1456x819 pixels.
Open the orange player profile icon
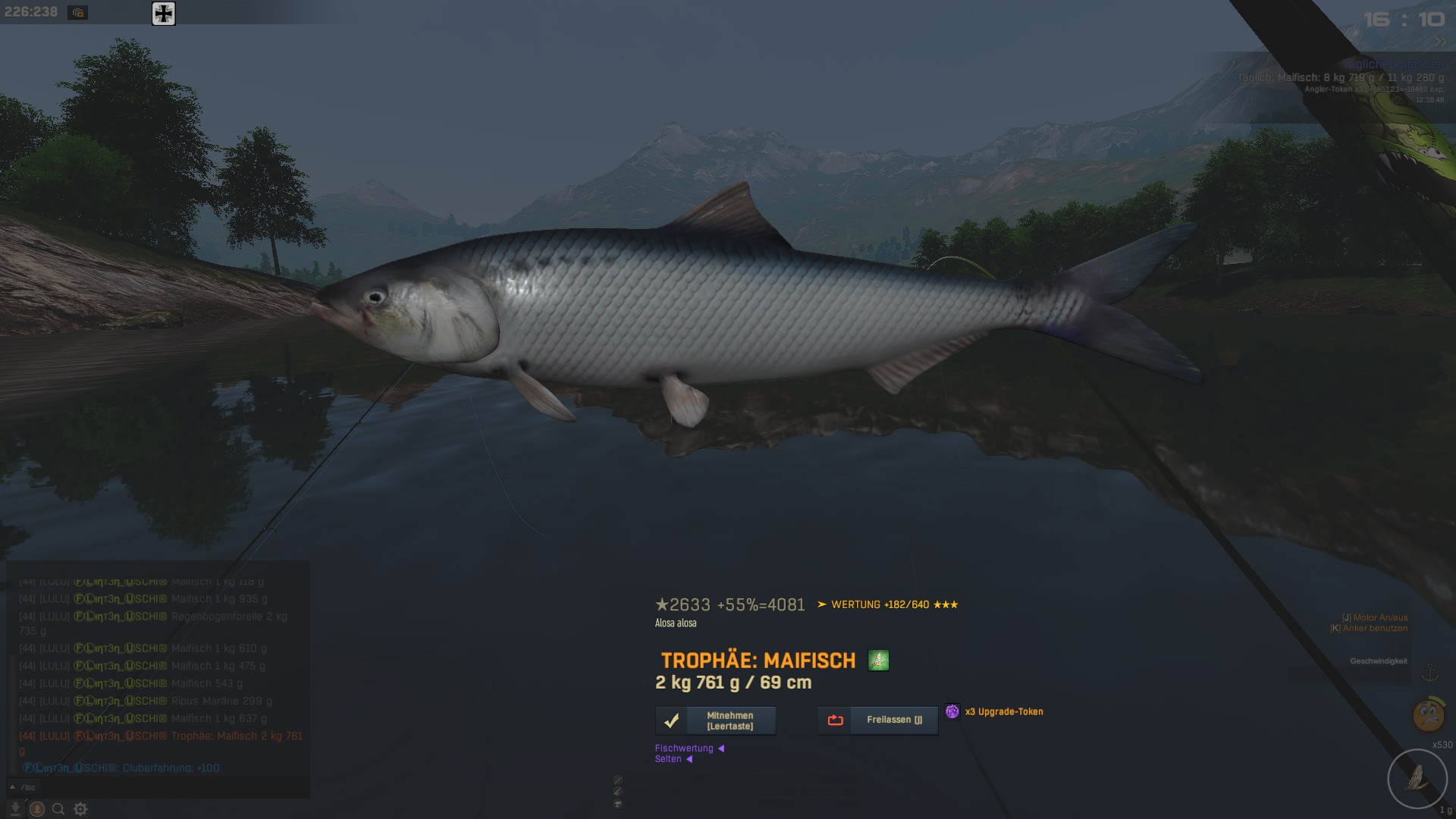(x=36, y=809)
